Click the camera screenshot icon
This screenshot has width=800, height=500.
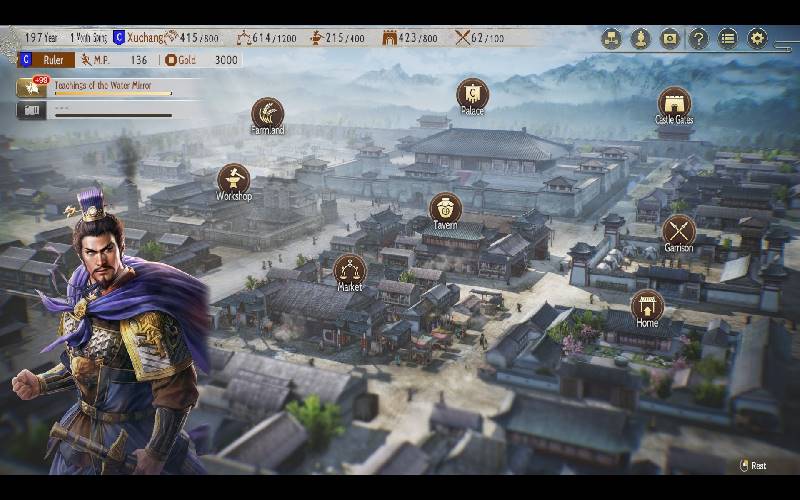coord(670,39)
